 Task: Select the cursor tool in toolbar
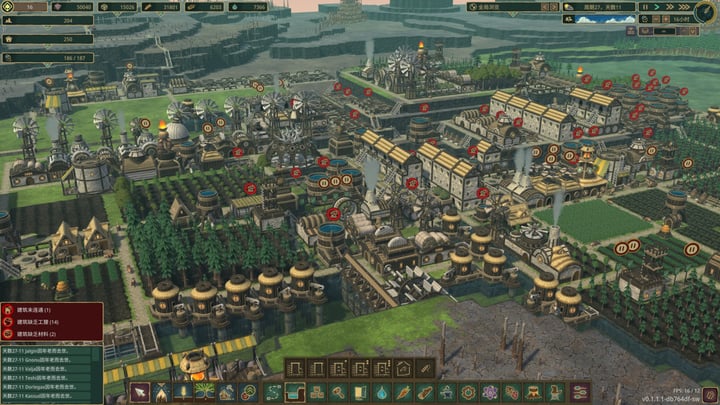coord(138,392)
